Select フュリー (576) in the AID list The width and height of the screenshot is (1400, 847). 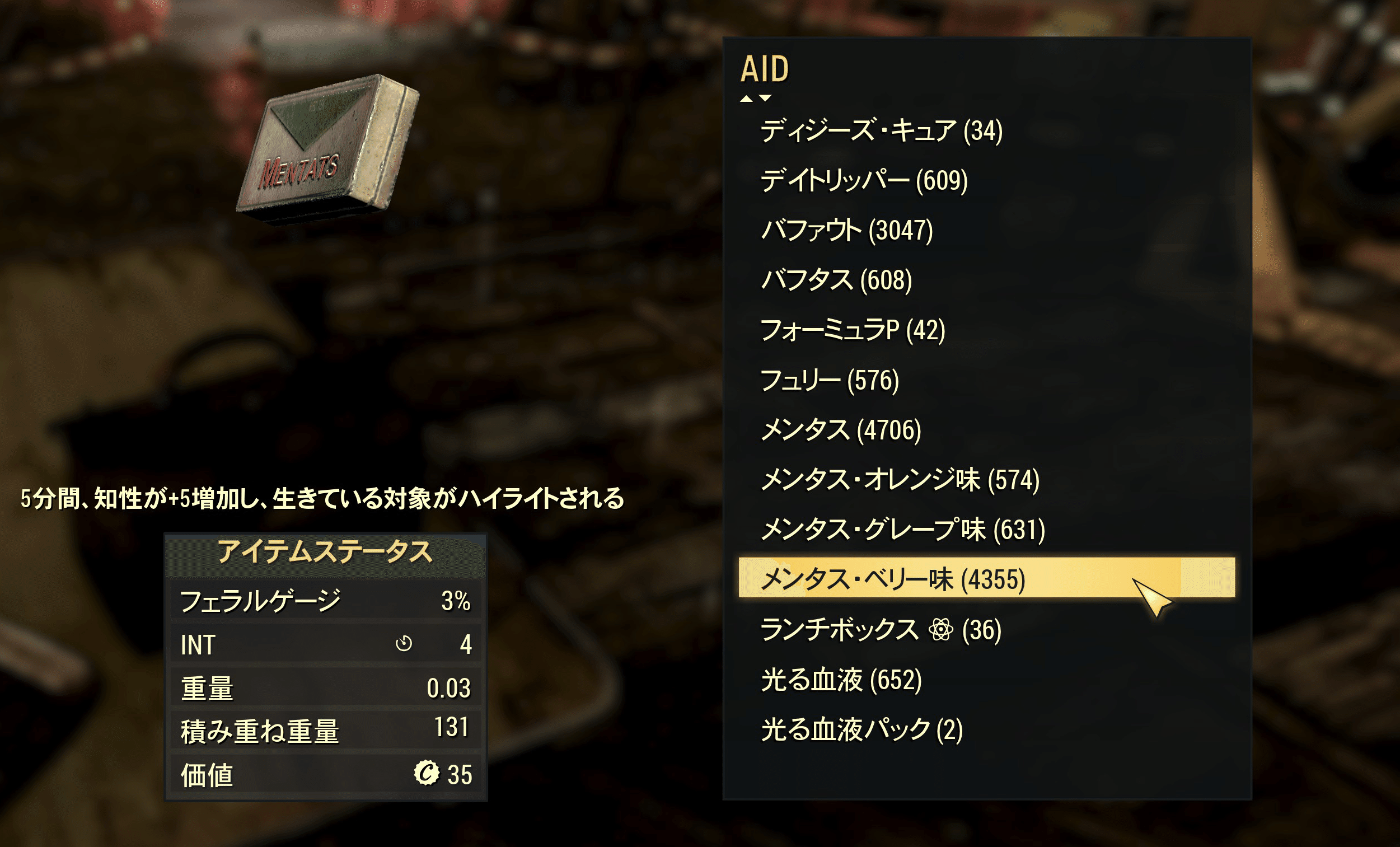tap(830, 380)
